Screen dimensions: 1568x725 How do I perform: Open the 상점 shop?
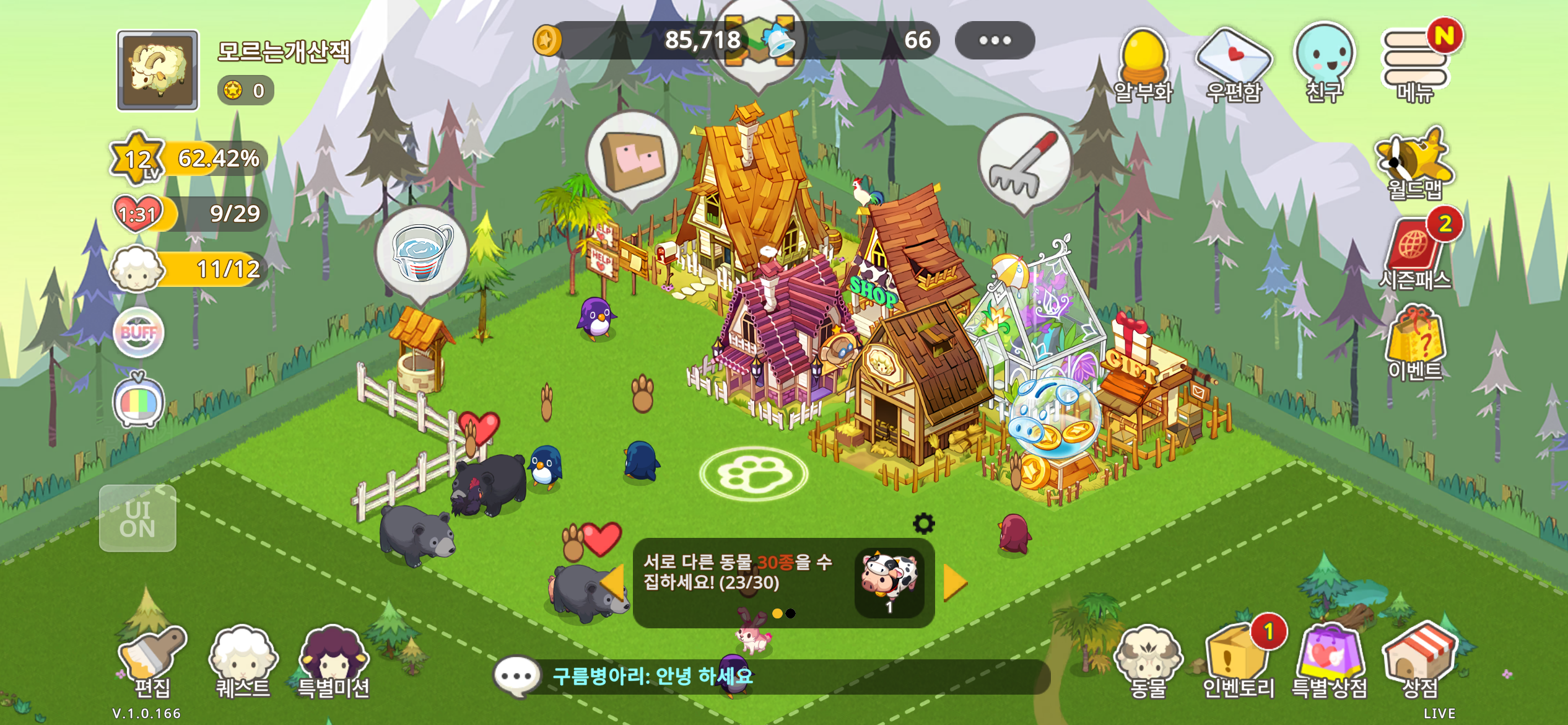[x=1419, y=660]
